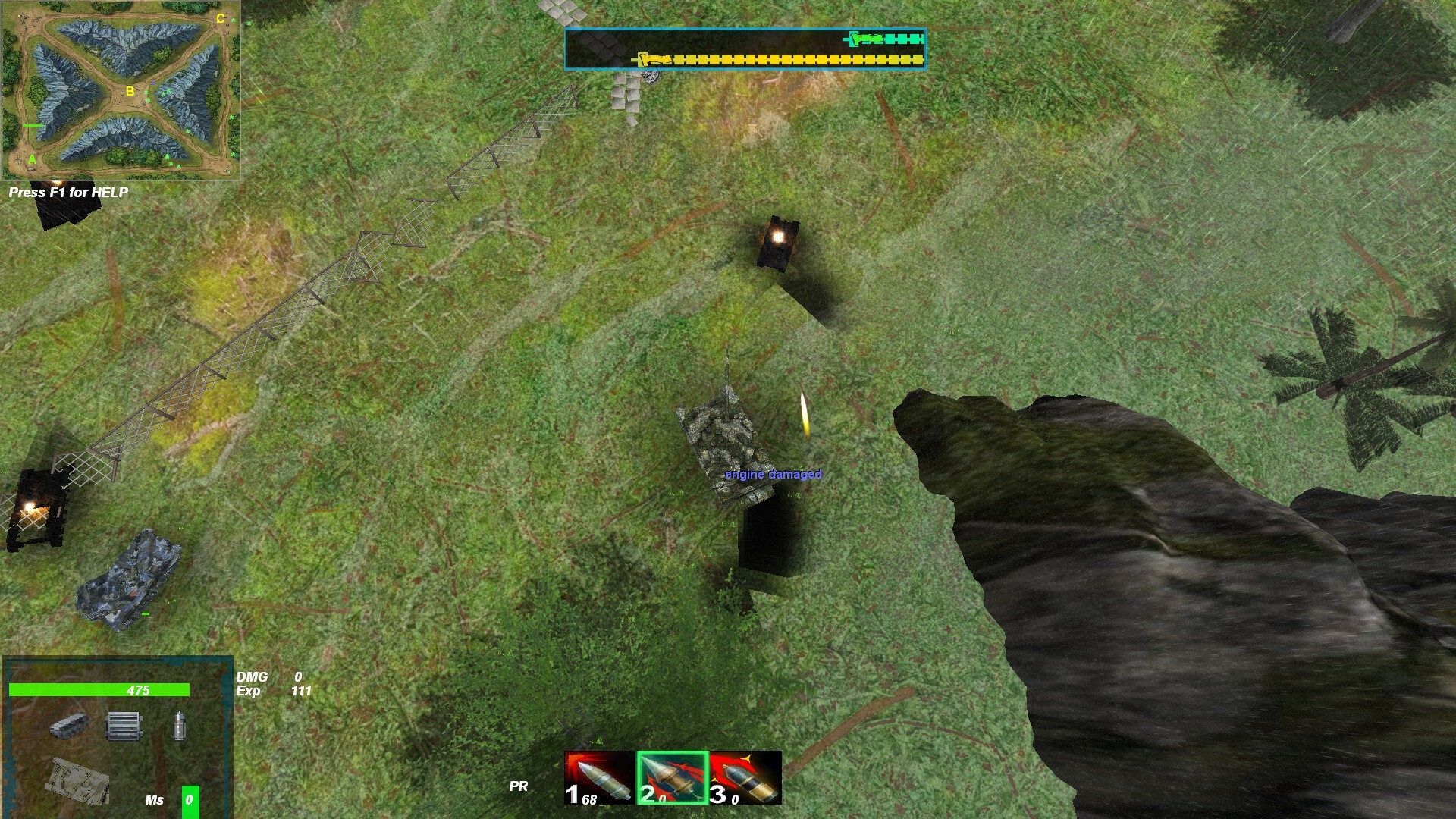Viewport: 1456px width, 819px height.
Task: Select the tank track repair icon
Action: click(70, 724)
